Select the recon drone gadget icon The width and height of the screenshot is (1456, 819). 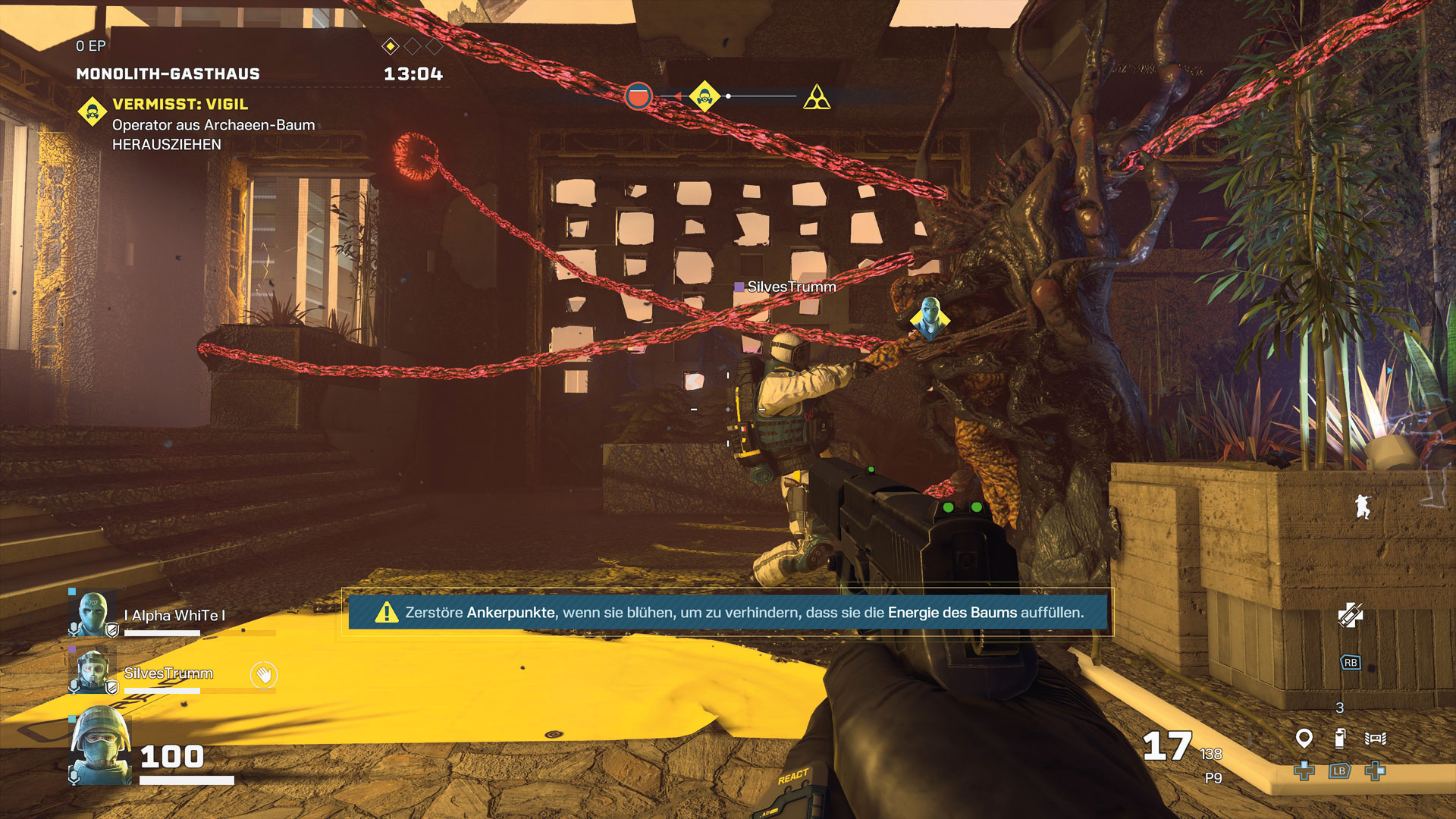point(1376,738)
